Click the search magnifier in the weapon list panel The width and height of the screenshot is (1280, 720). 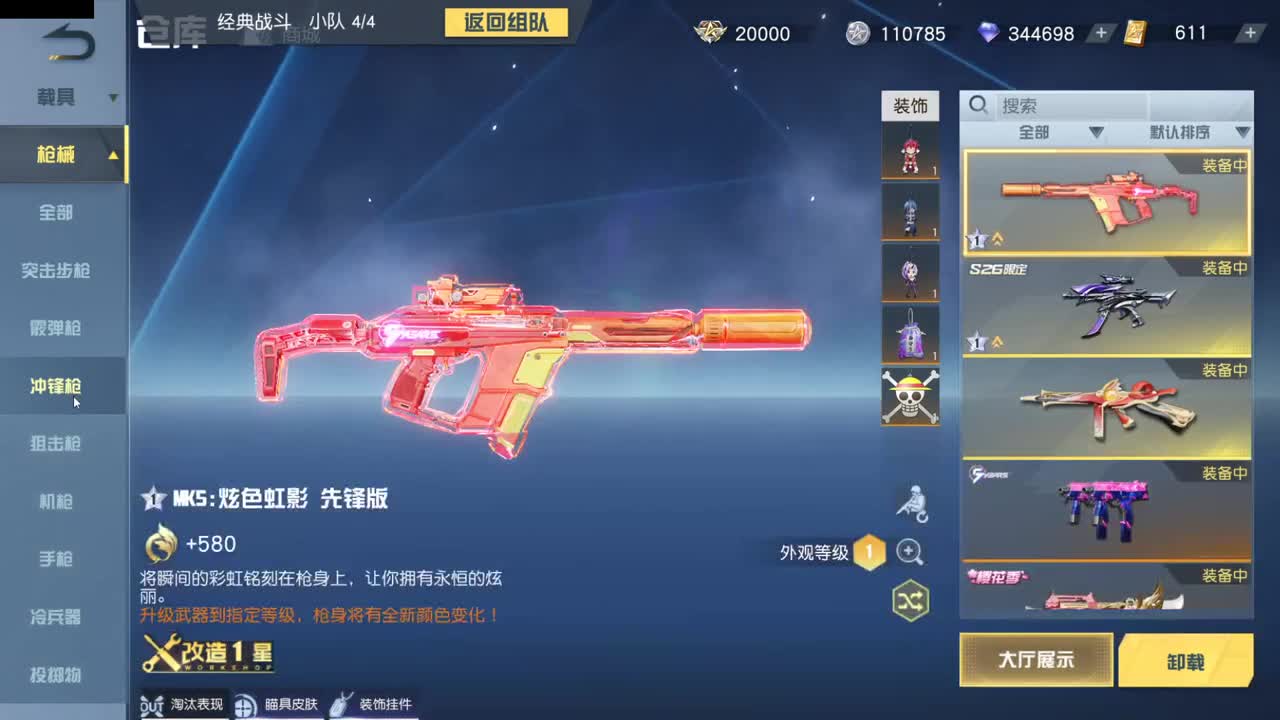tap(977, 104)
